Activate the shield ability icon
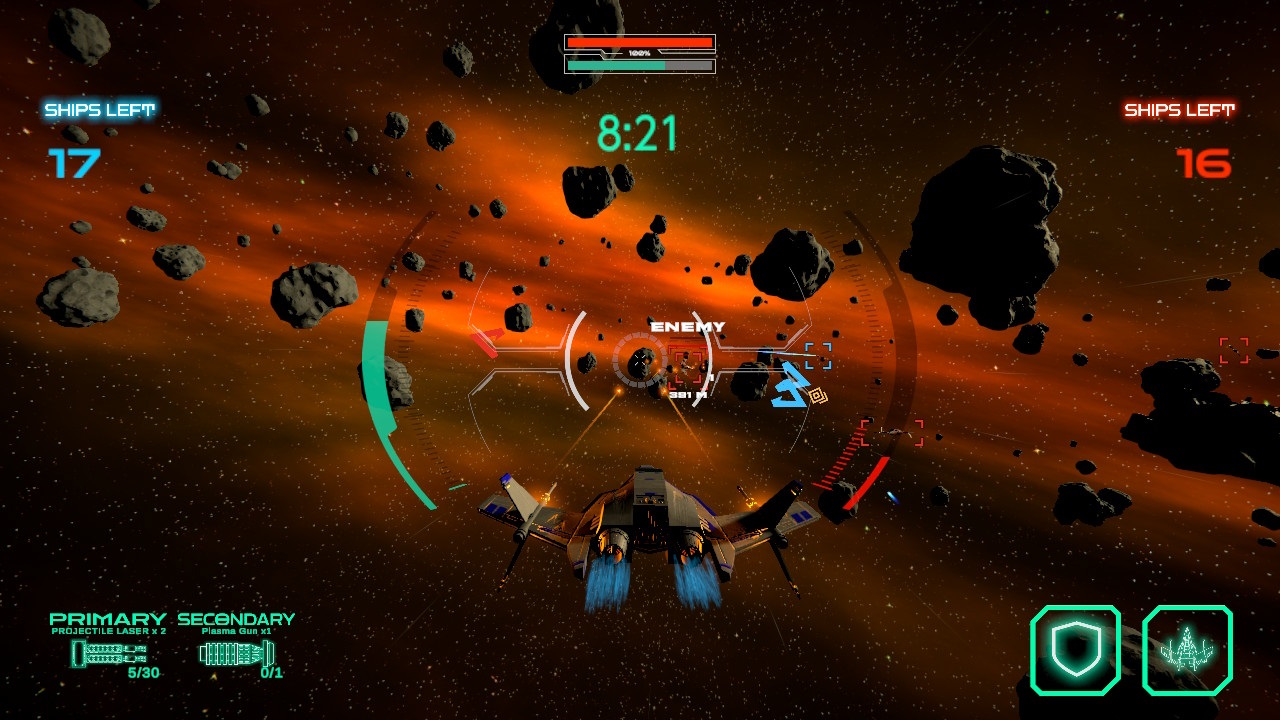The width and height of the screenshot is (1280, 720). point(1075,650)
